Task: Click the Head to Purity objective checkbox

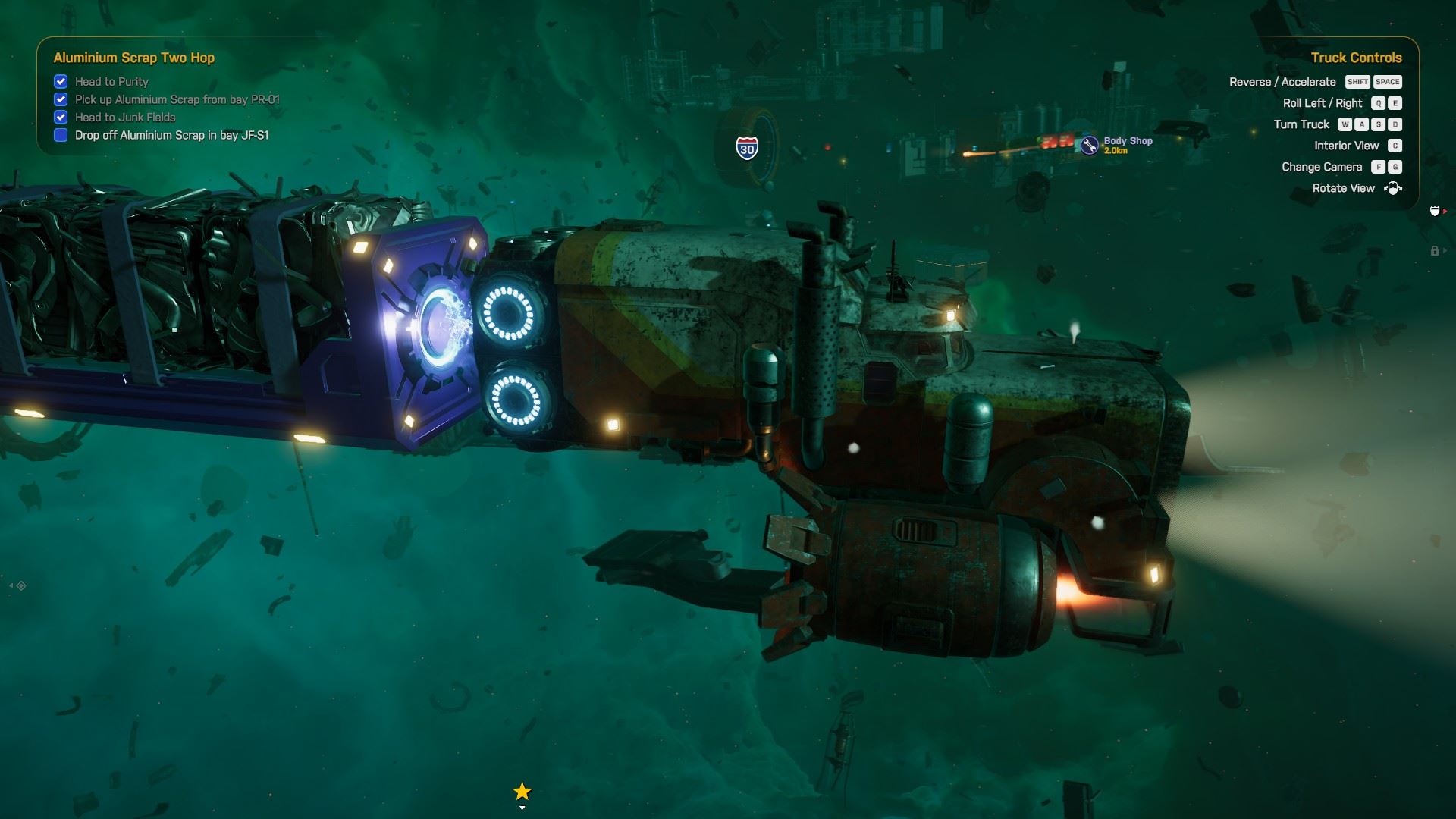Action: click(x=61, y=81)
